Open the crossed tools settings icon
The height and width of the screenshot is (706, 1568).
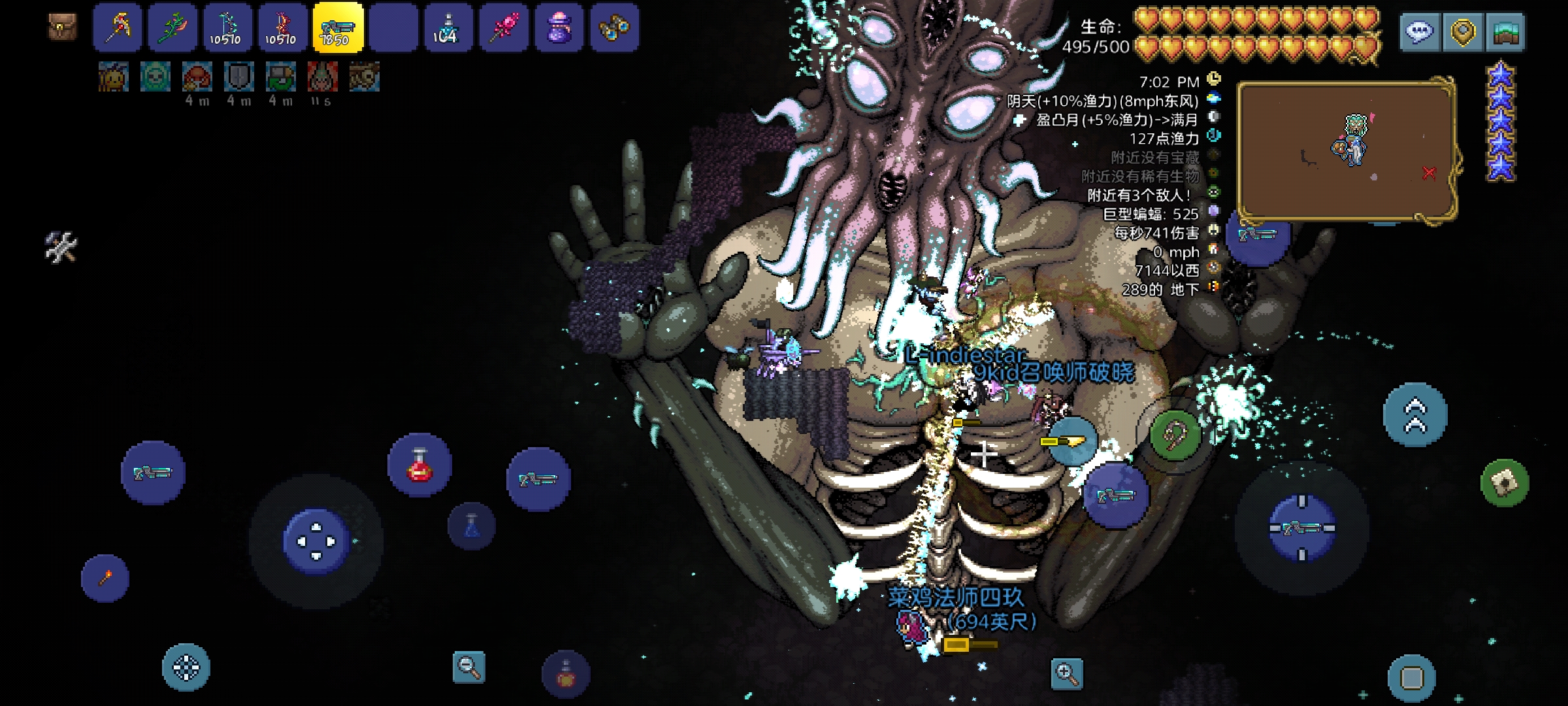[x=61, y=248]
